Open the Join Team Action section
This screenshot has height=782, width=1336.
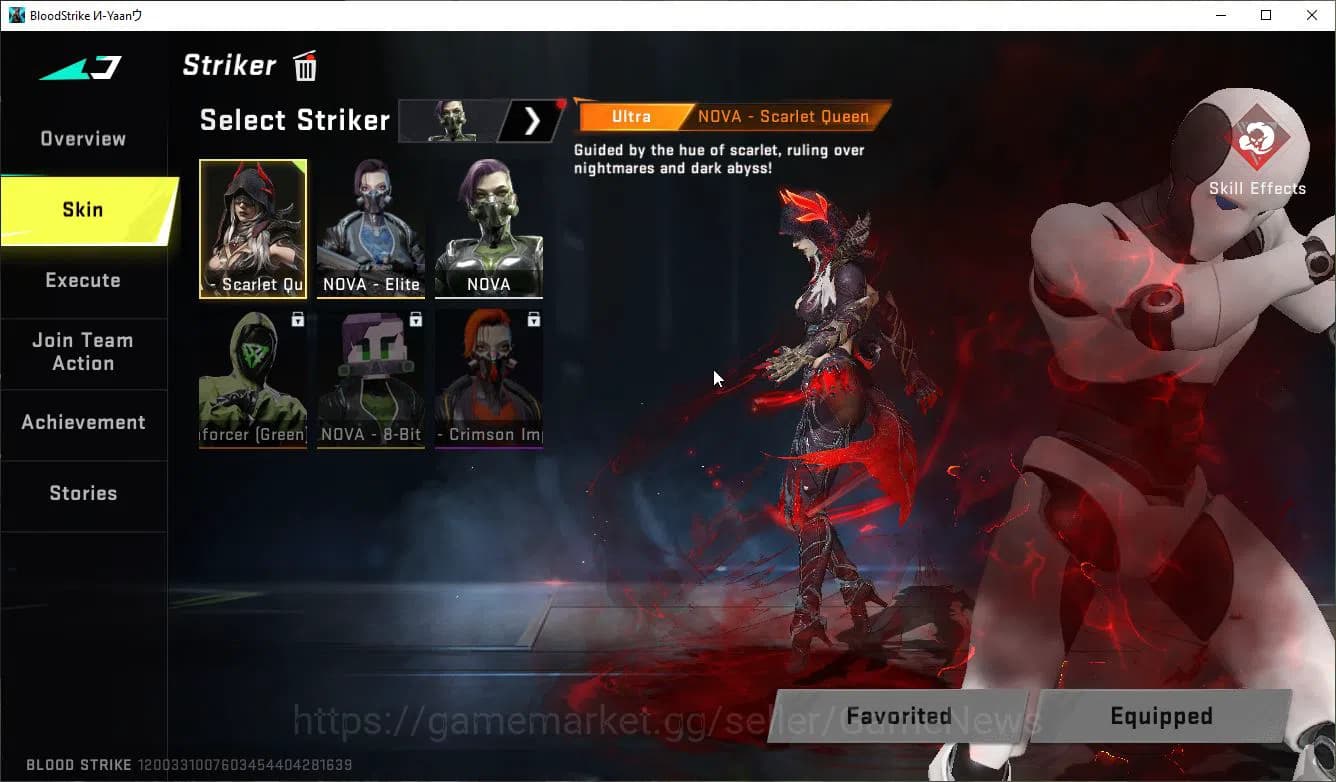(82, 352)
